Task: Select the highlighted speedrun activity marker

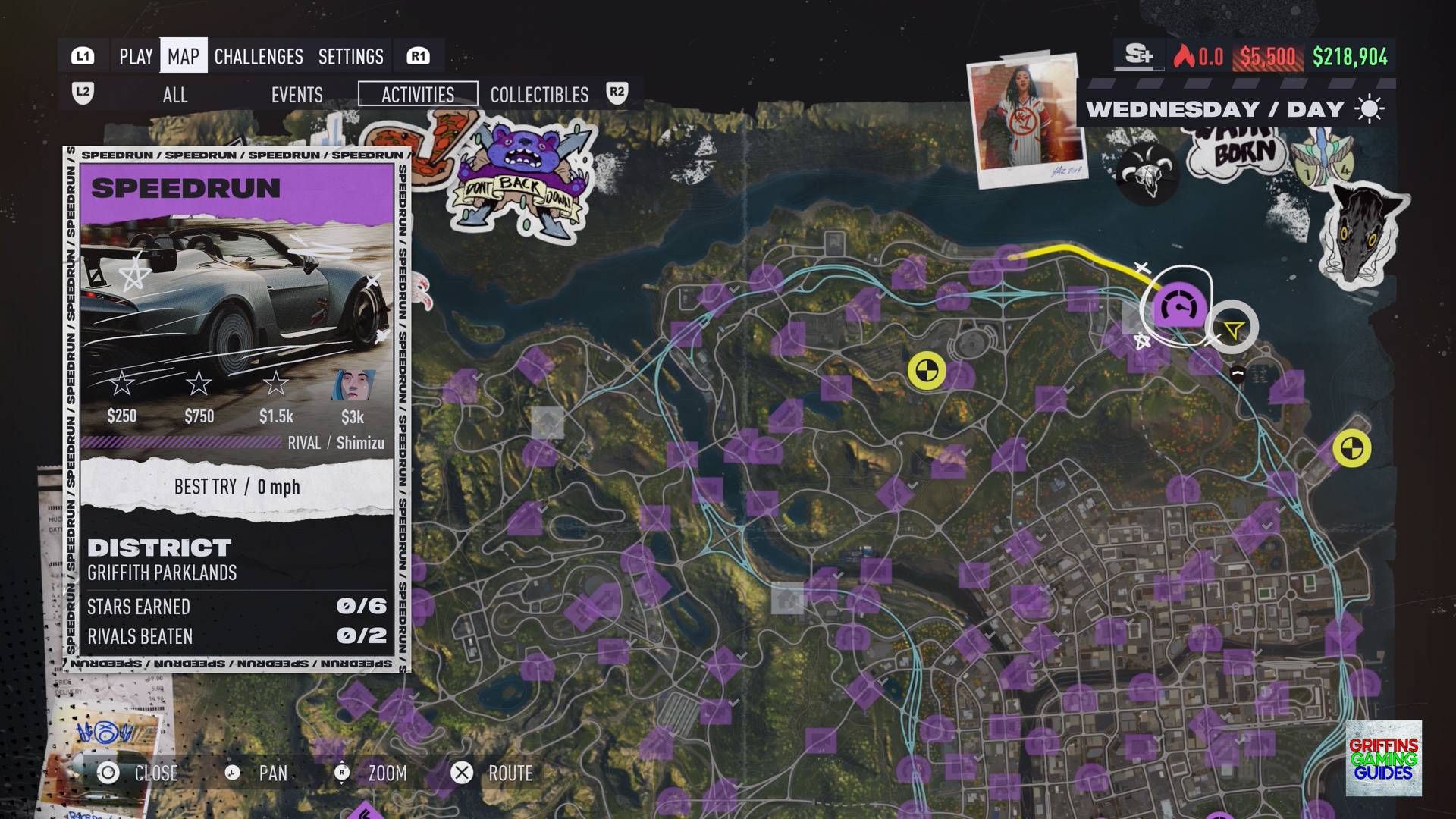Action: click(x=1179, y=307)
